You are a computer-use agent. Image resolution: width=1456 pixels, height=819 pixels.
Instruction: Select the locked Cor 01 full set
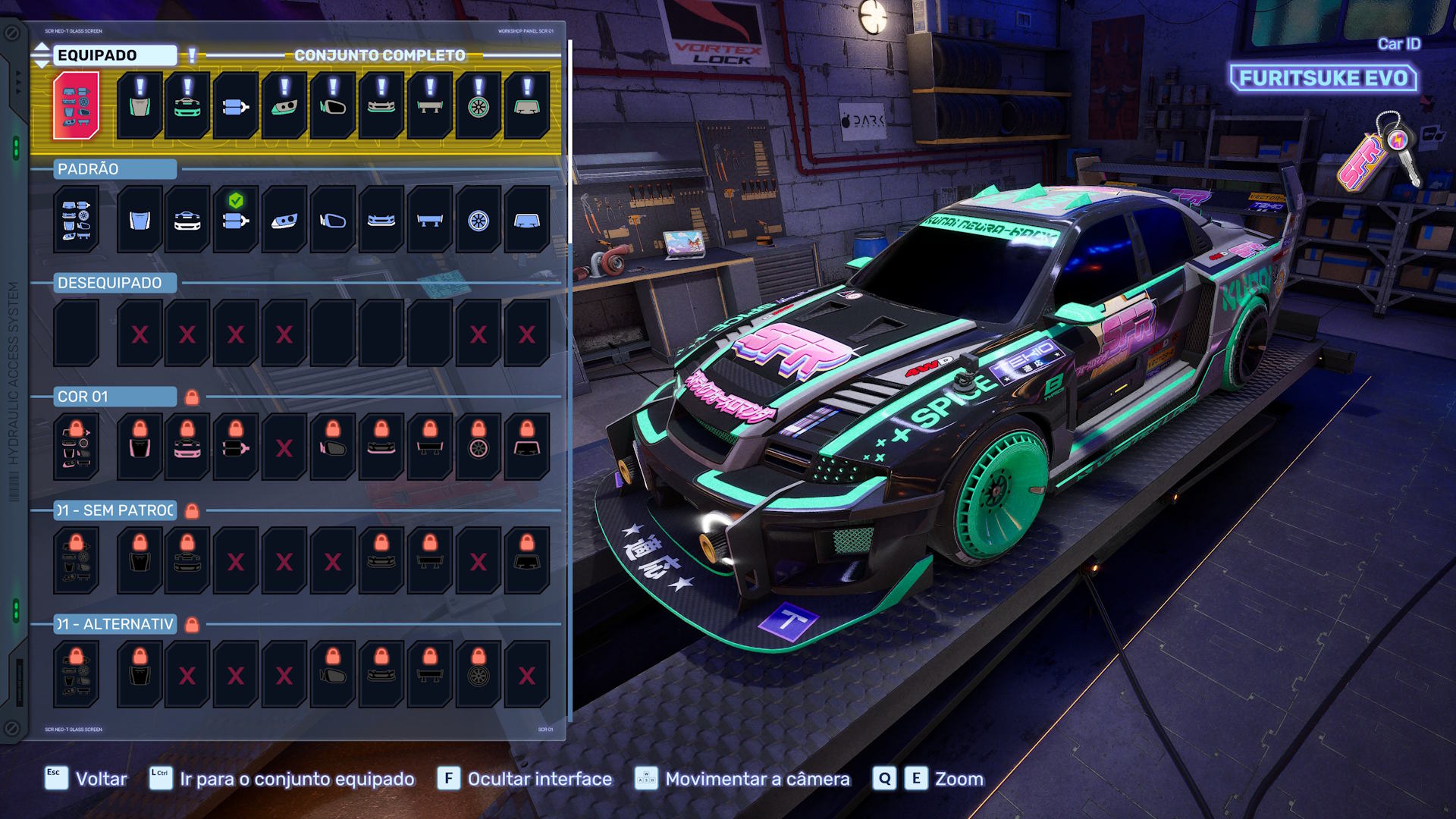click(x=76, y=447)
